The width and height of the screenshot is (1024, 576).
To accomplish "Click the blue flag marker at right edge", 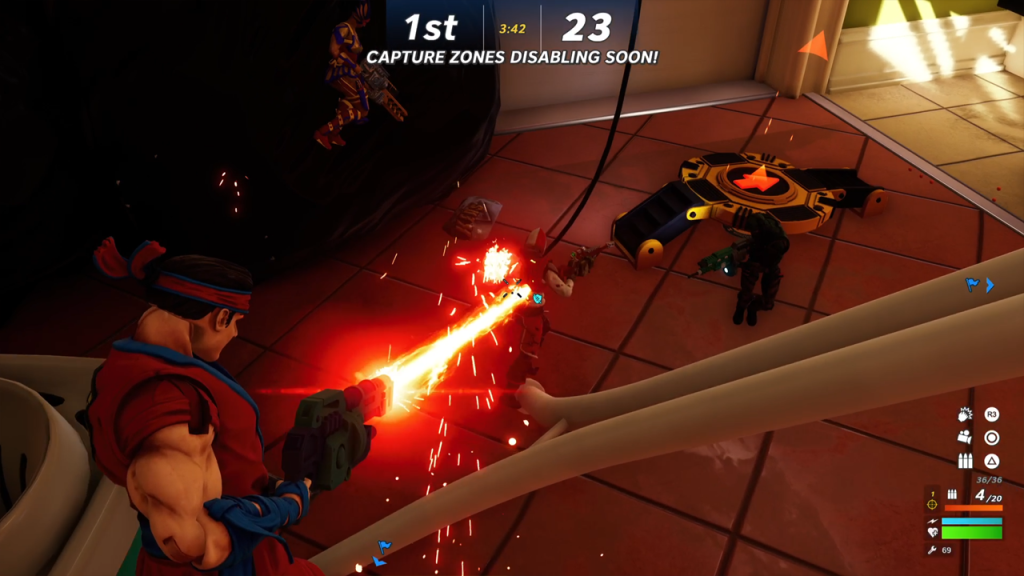I will point(971,285).
